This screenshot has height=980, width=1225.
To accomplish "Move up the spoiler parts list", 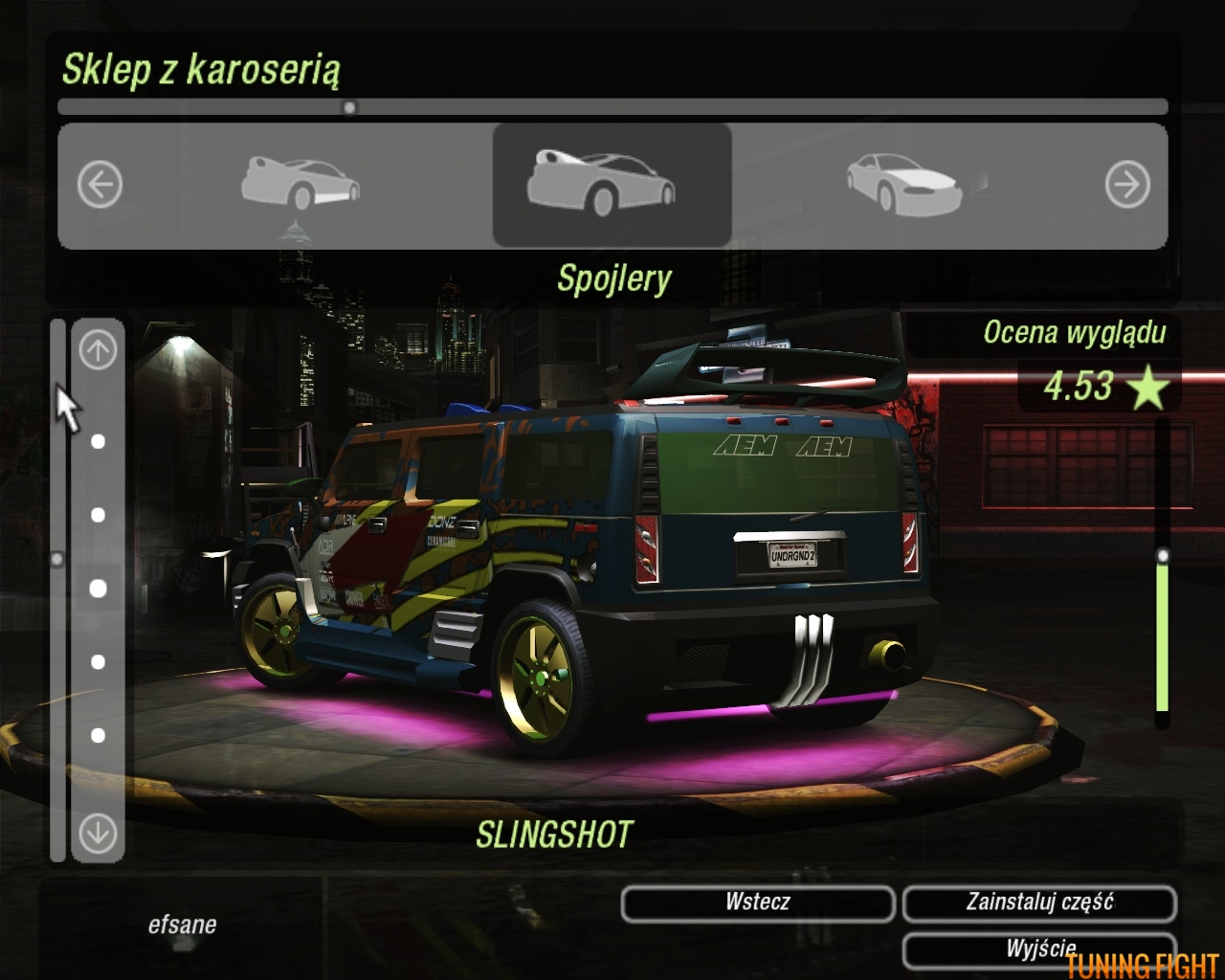I will [98, 350].
